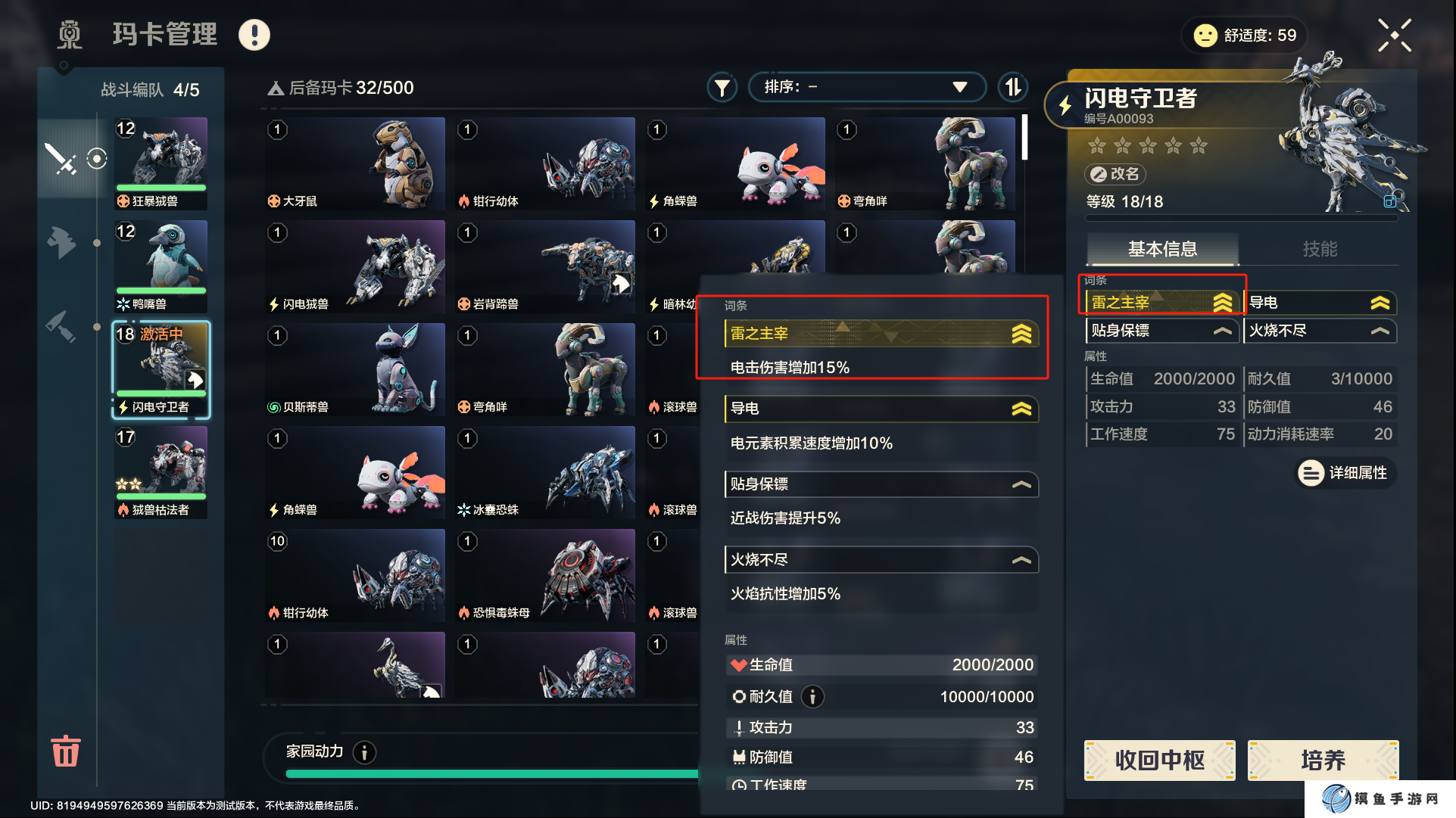Click the exclamation info icon by title
This screenshot has width=1456, height=818.
coord(254,35)
